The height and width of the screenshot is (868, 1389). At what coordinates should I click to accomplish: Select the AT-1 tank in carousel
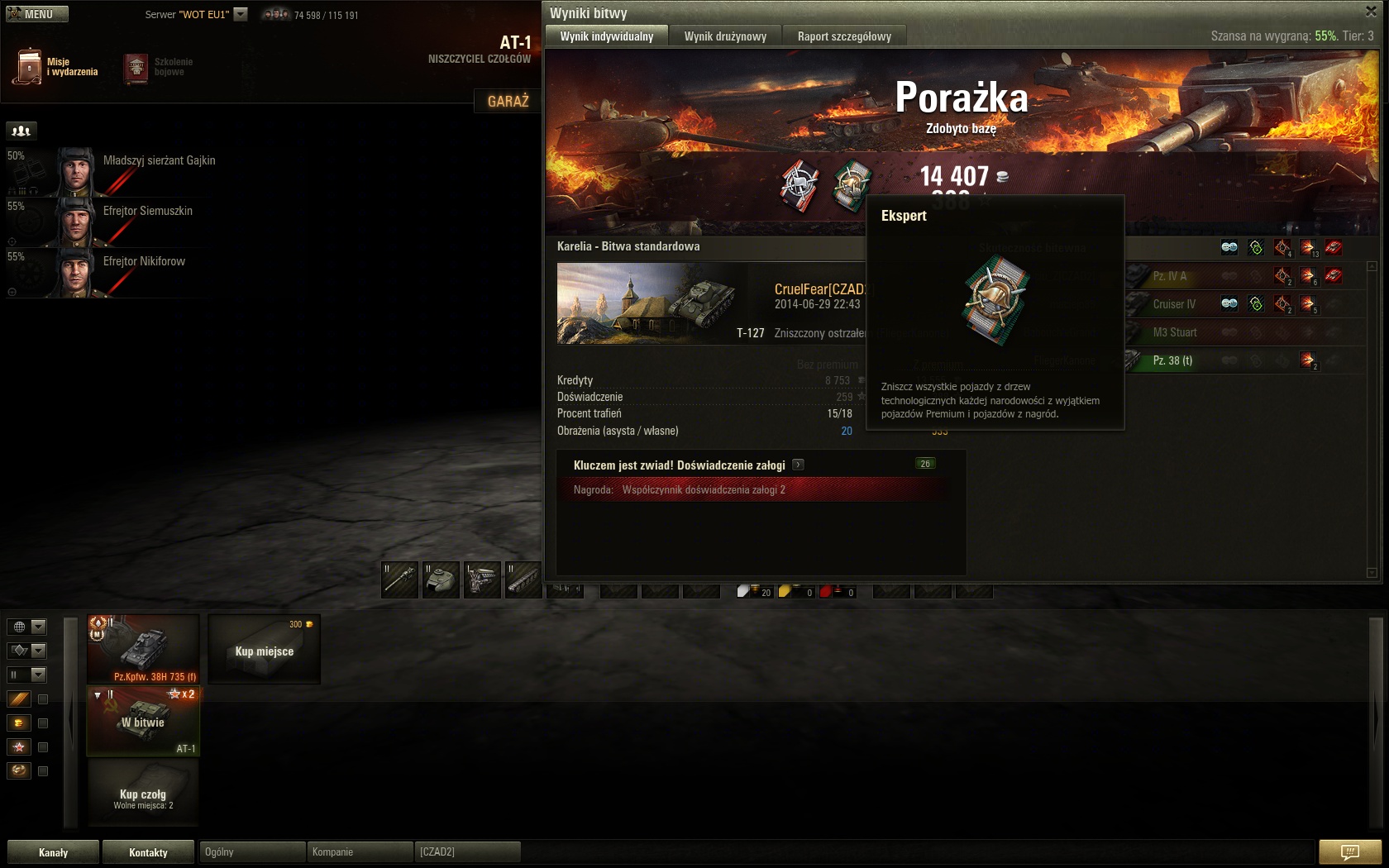click(144, 721)
